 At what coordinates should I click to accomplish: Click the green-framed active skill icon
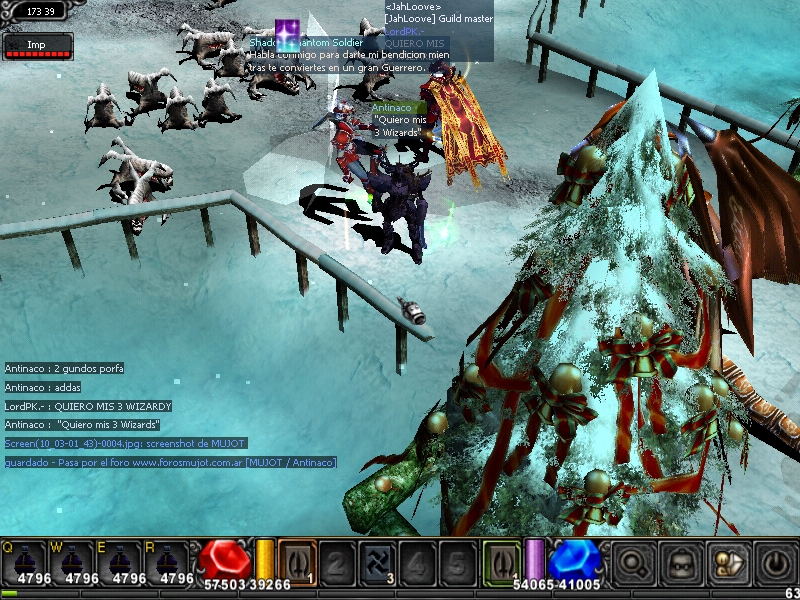[501, 560]
